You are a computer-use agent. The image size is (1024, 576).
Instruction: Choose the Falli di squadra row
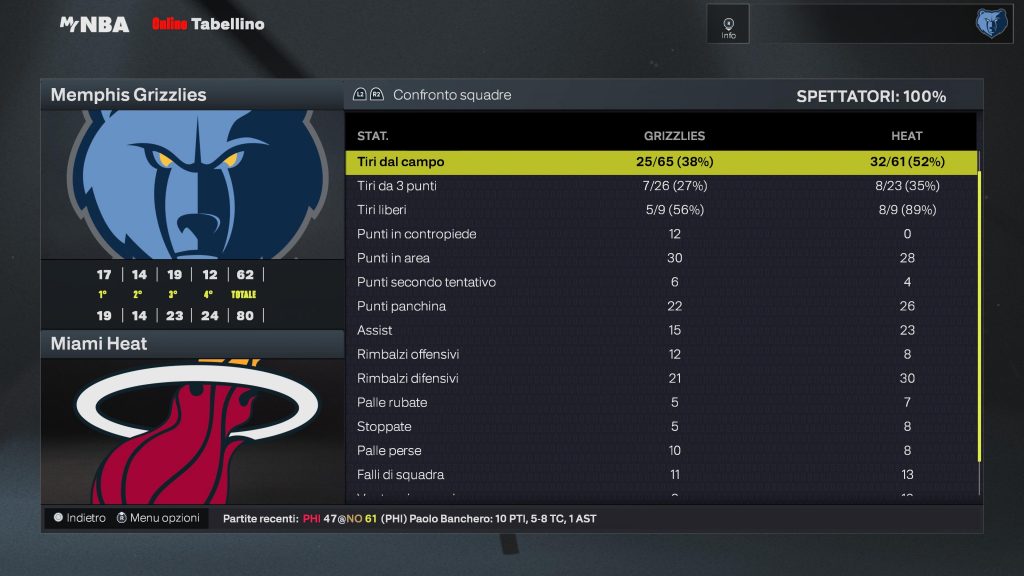click(x=660, y=474)
